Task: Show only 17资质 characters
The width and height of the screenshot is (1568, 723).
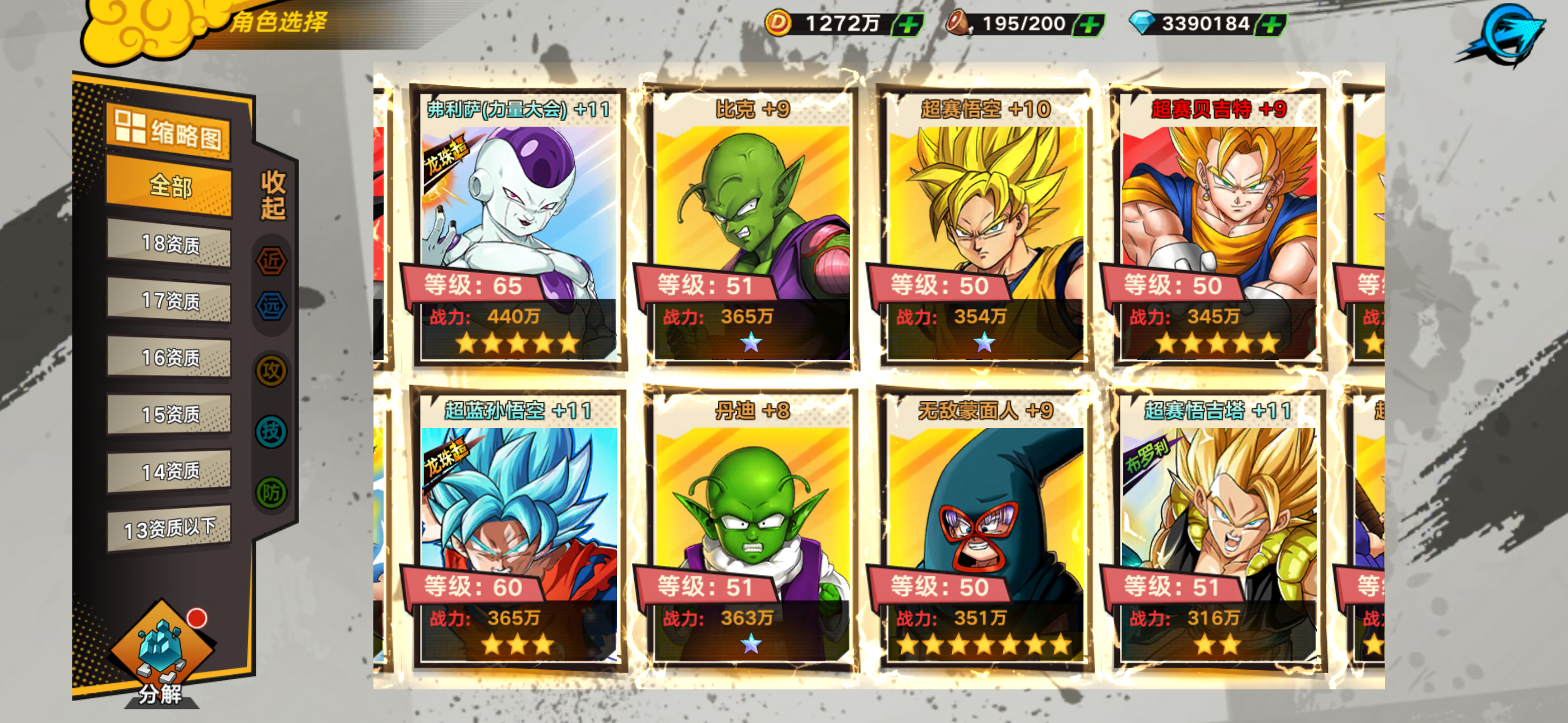Action: [x=169, y=300]
